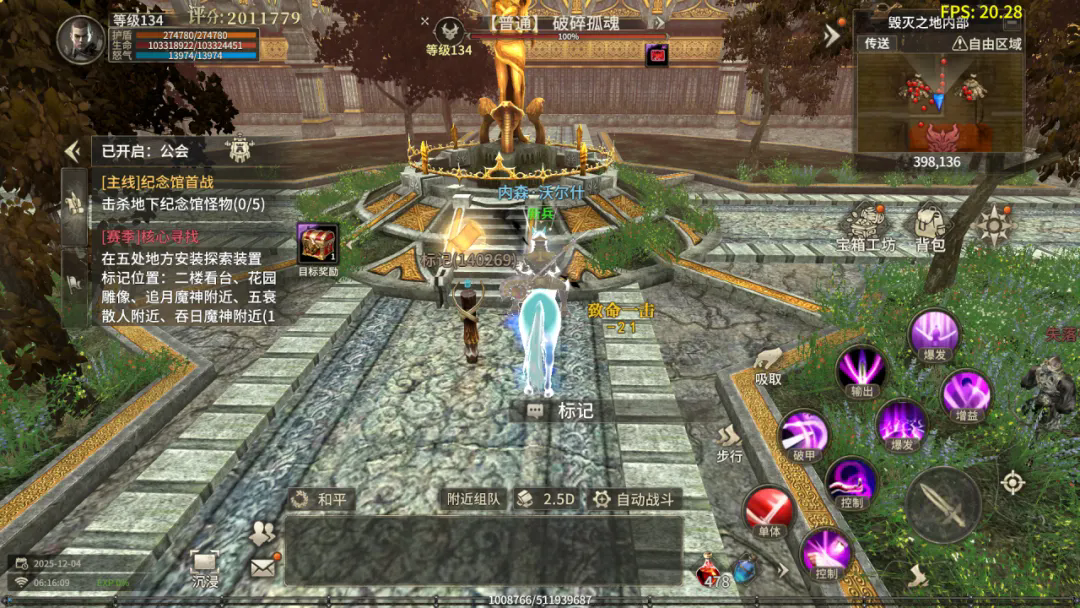Activate the 破甲 armor-break skill
This screenshot has height=608, width=1080.
coord(804,434)
